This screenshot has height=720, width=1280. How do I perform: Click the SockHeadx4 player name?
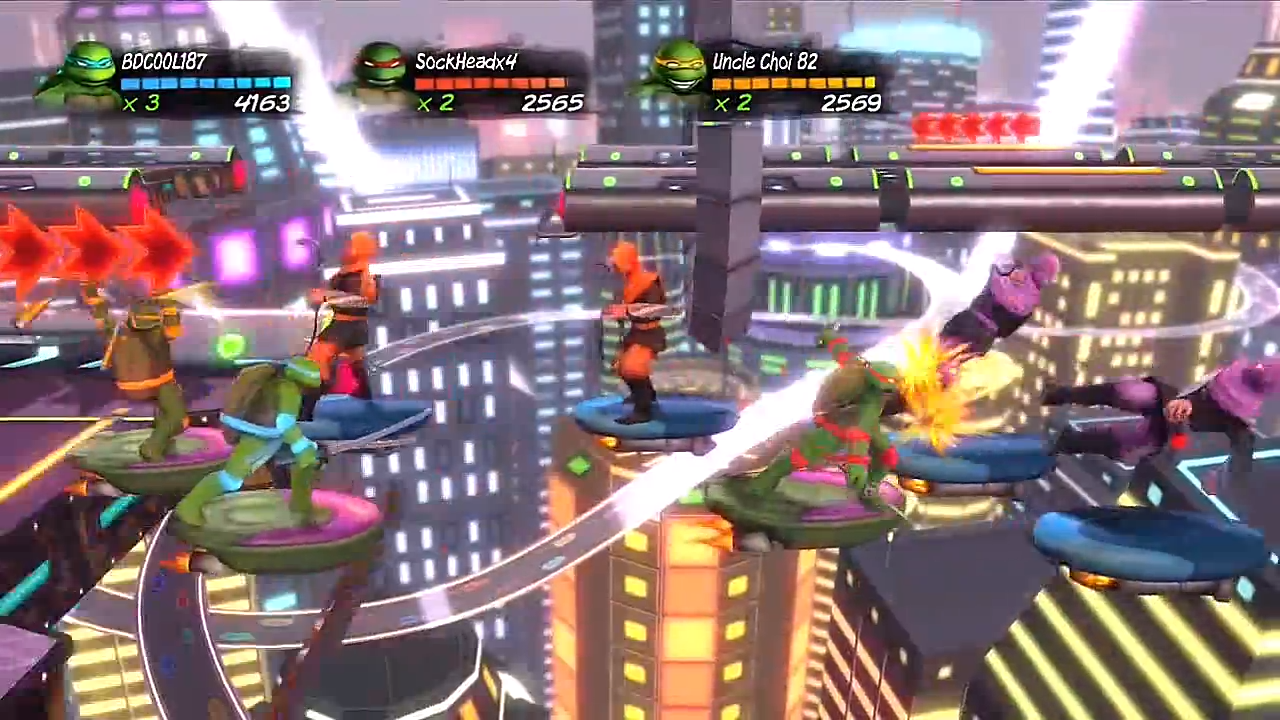point(466,61)
